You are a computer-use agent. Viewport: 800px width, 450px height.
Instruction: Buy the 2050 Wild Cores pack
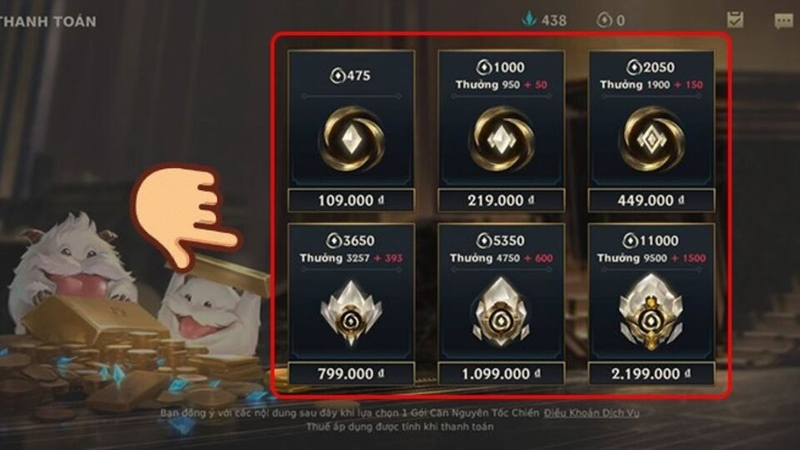coord(651,130)
